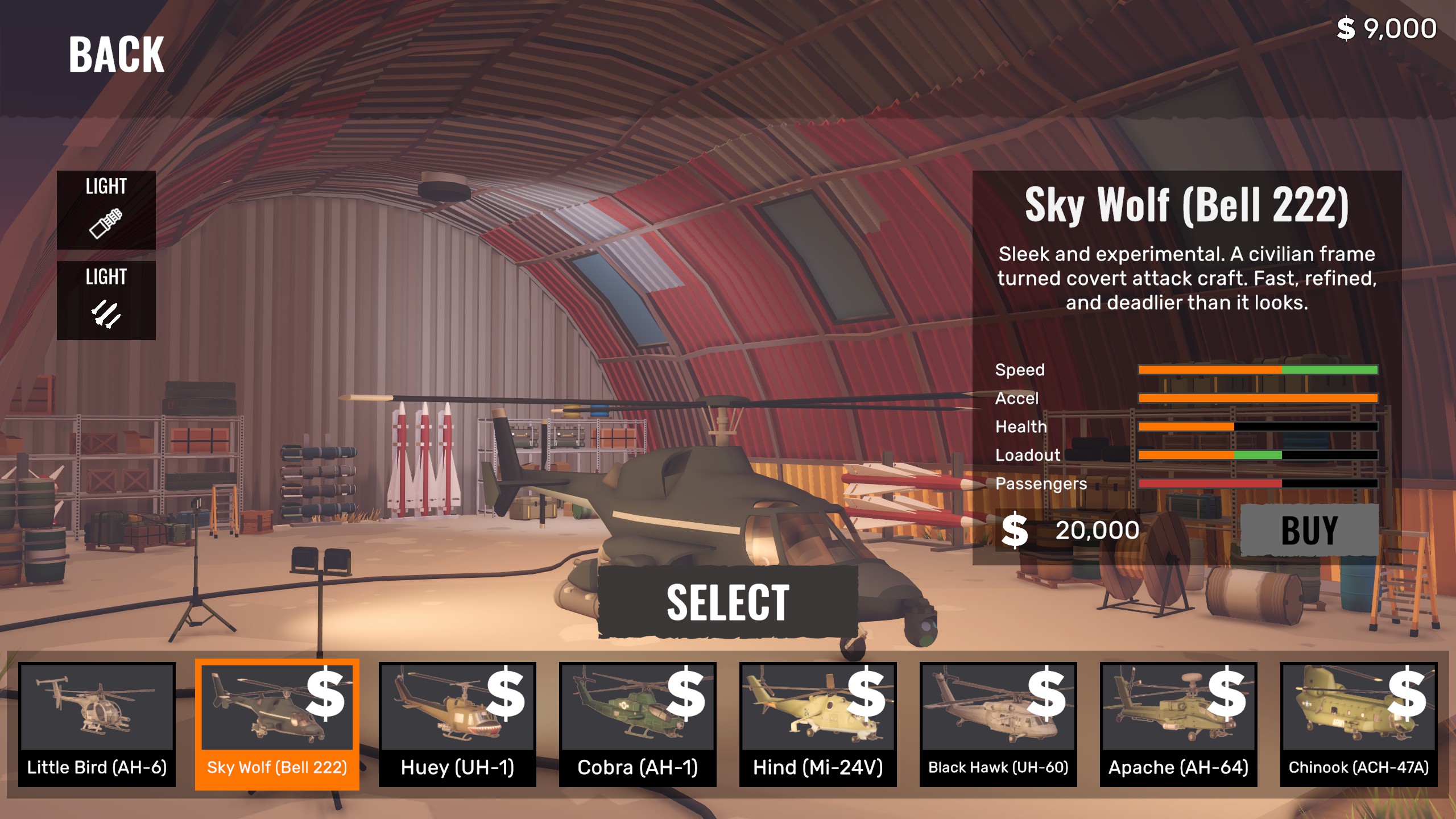
Task: View the Cobra (AH-1) helicopter
Action: [638, 724]
